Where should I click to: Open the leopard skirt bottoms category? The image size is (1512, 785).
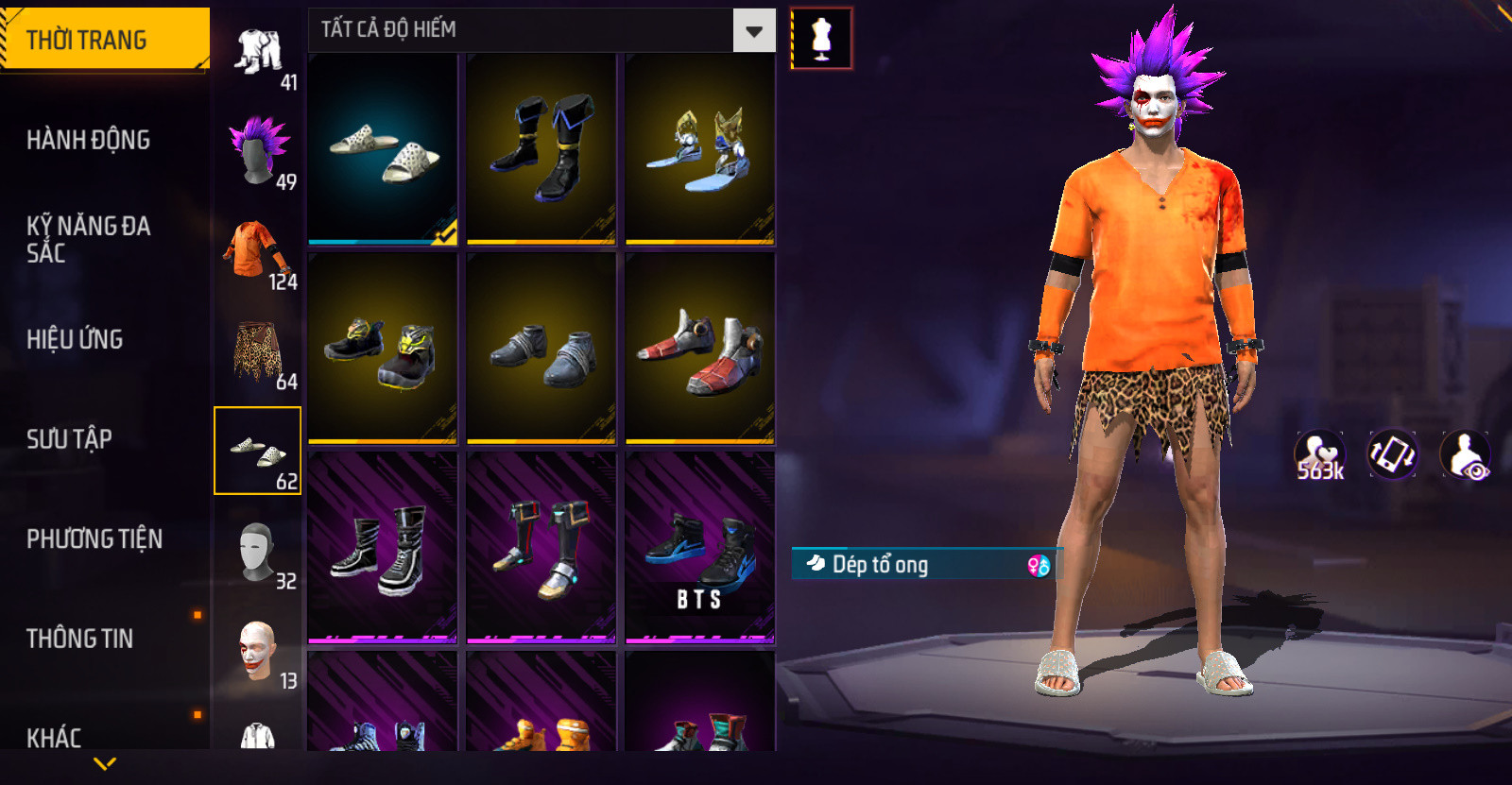click(x=257, y=351)
